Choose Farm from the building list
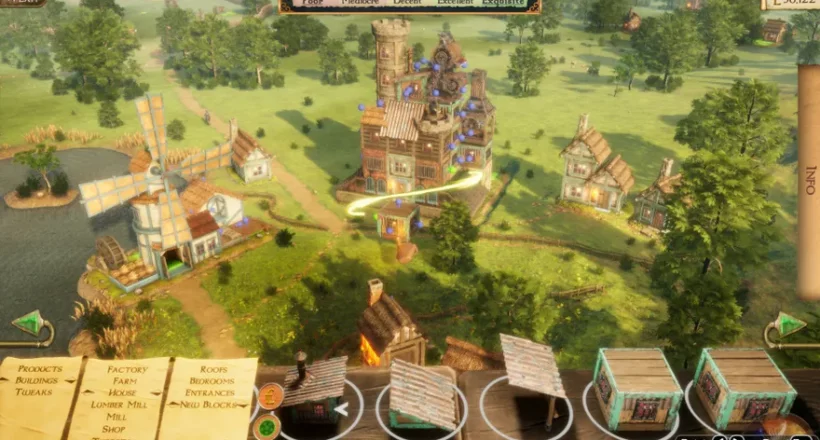This screenshot has width=820, height=440. (x=127, y=381)
